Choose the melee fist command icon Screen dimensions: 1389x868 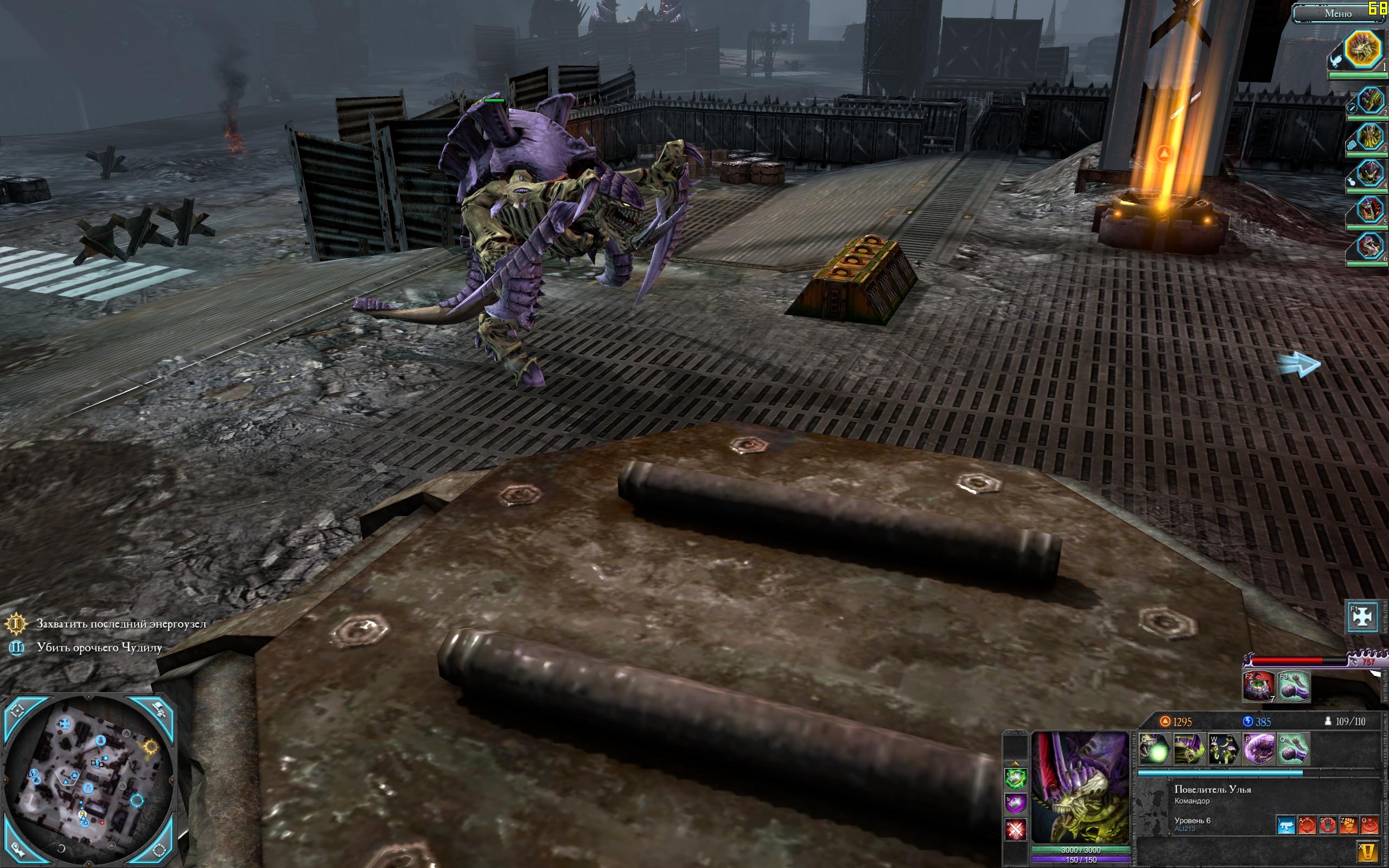[1349, 826]
